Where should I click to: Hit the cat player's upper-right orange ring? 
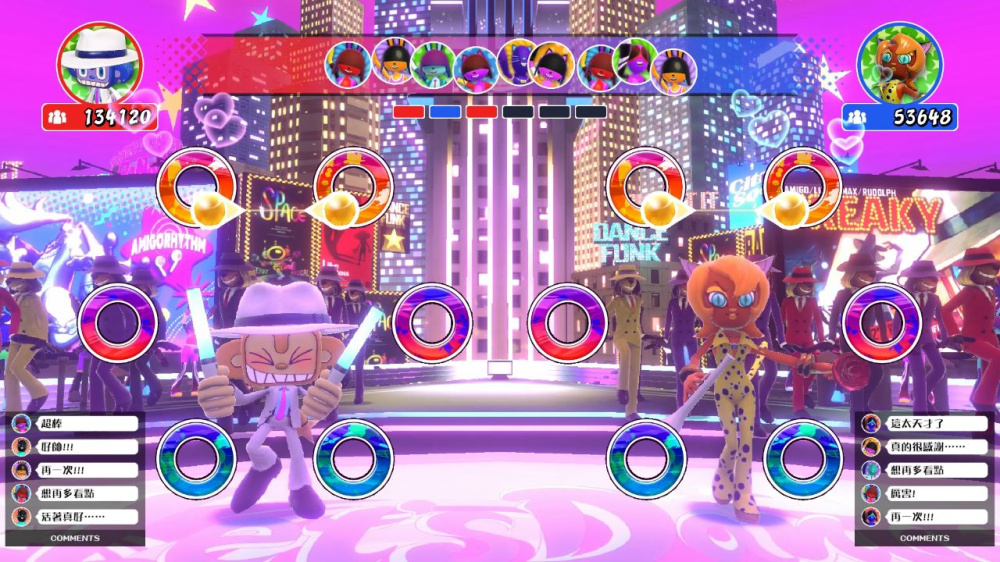(802, 187)
